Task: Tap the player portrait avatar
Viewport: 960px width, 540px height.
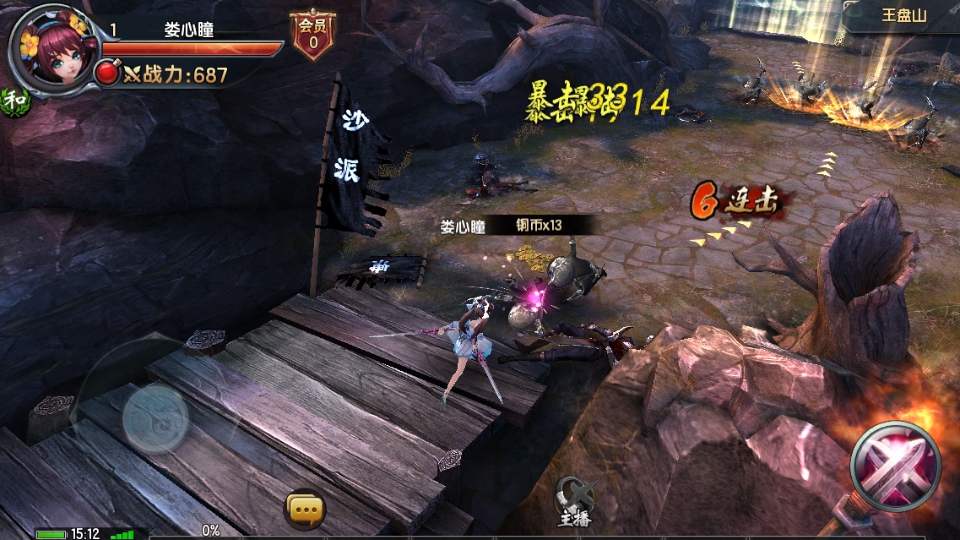Action: click(x=52, y=48)
